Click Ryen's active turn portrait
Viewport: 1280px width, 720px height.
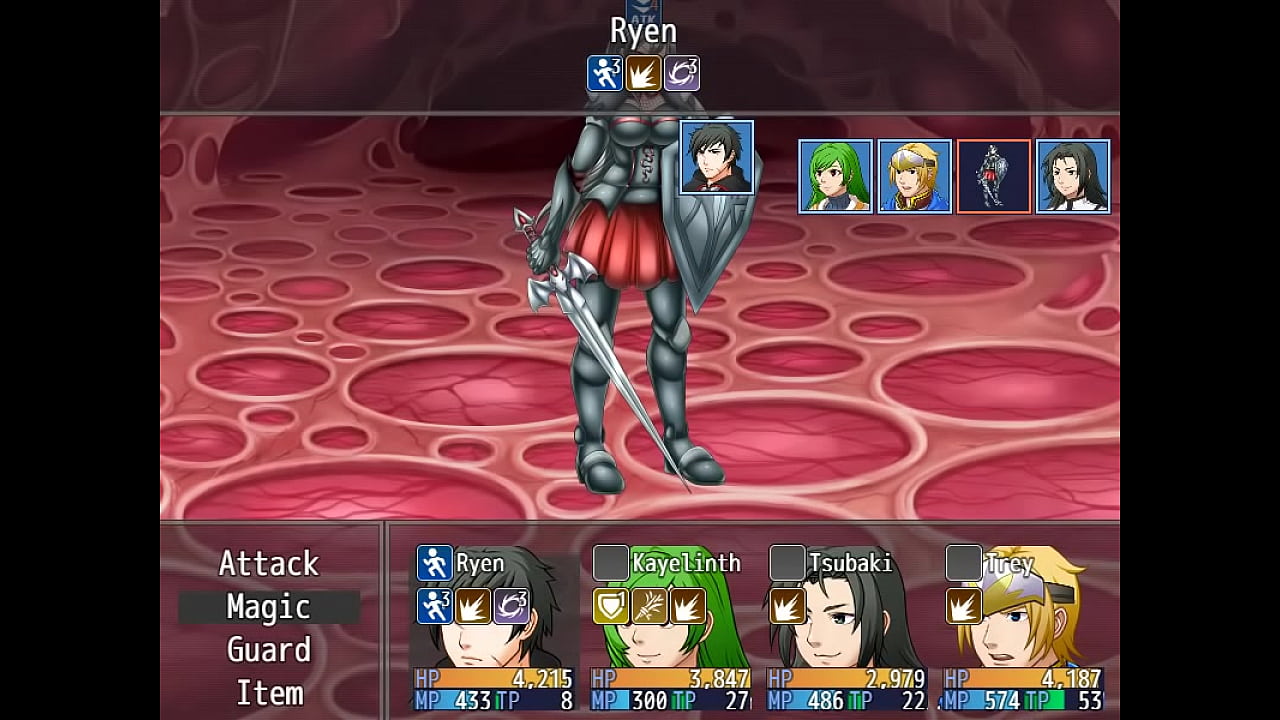[x=716, y=157]
